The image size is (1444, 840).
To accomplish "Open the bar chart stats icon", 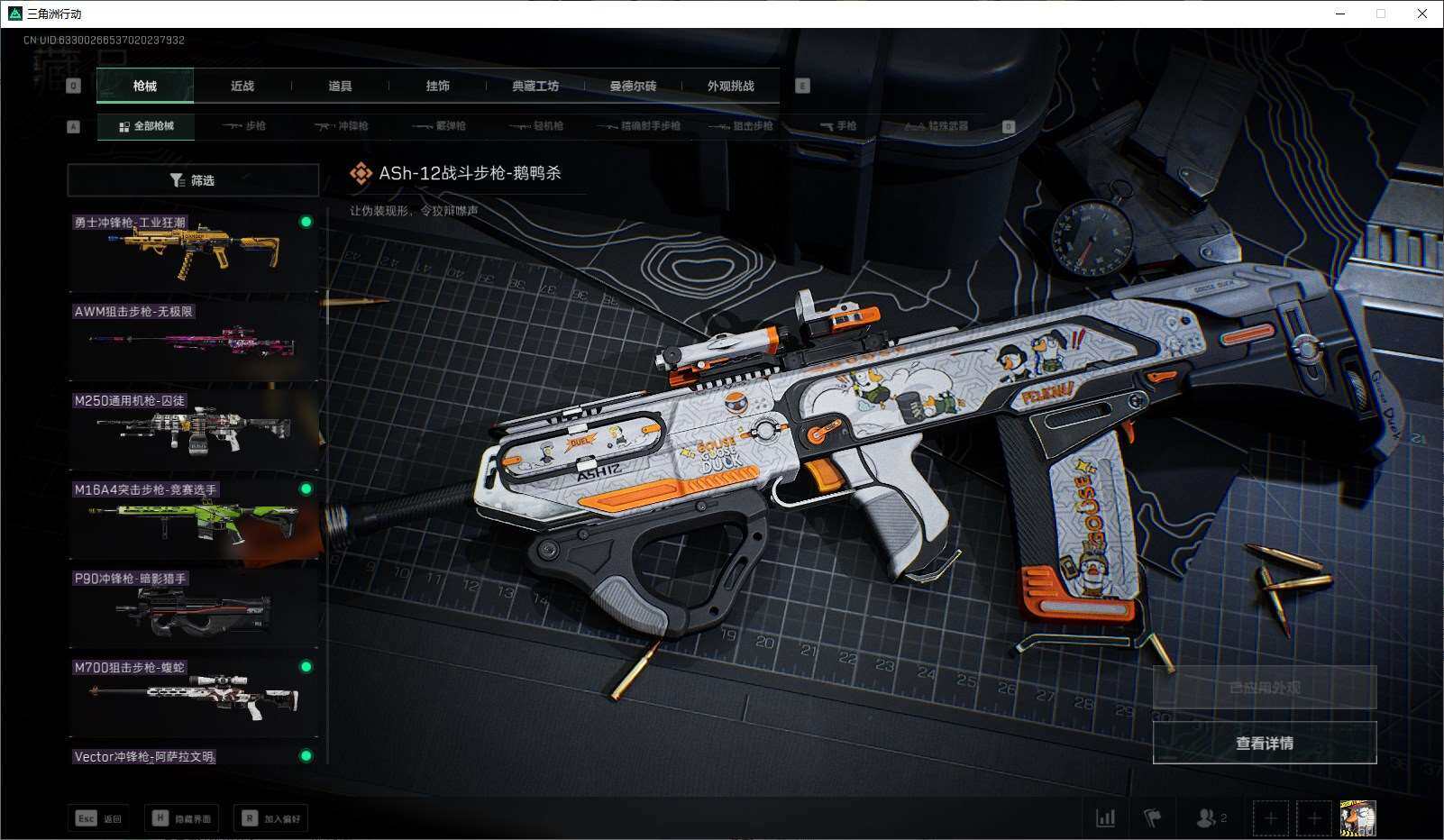I will coord(1105,818).
